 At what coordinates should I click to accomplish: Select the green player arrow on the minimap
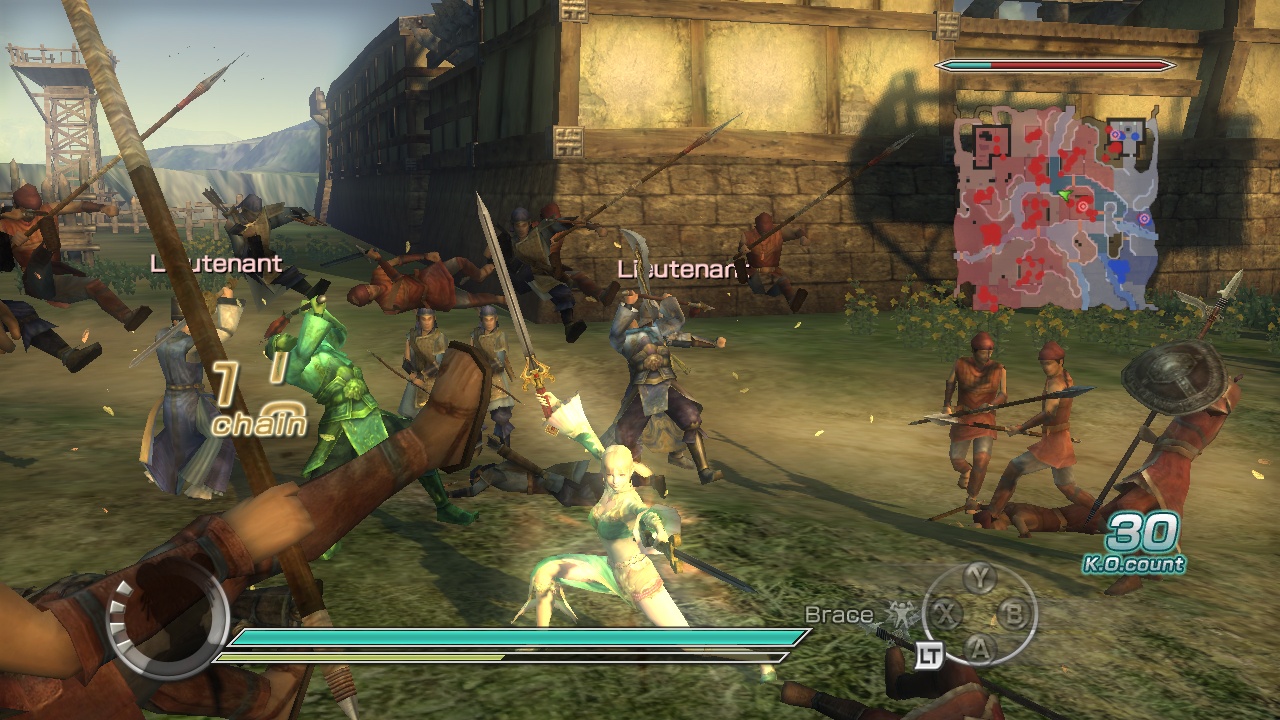(1065, 195)
